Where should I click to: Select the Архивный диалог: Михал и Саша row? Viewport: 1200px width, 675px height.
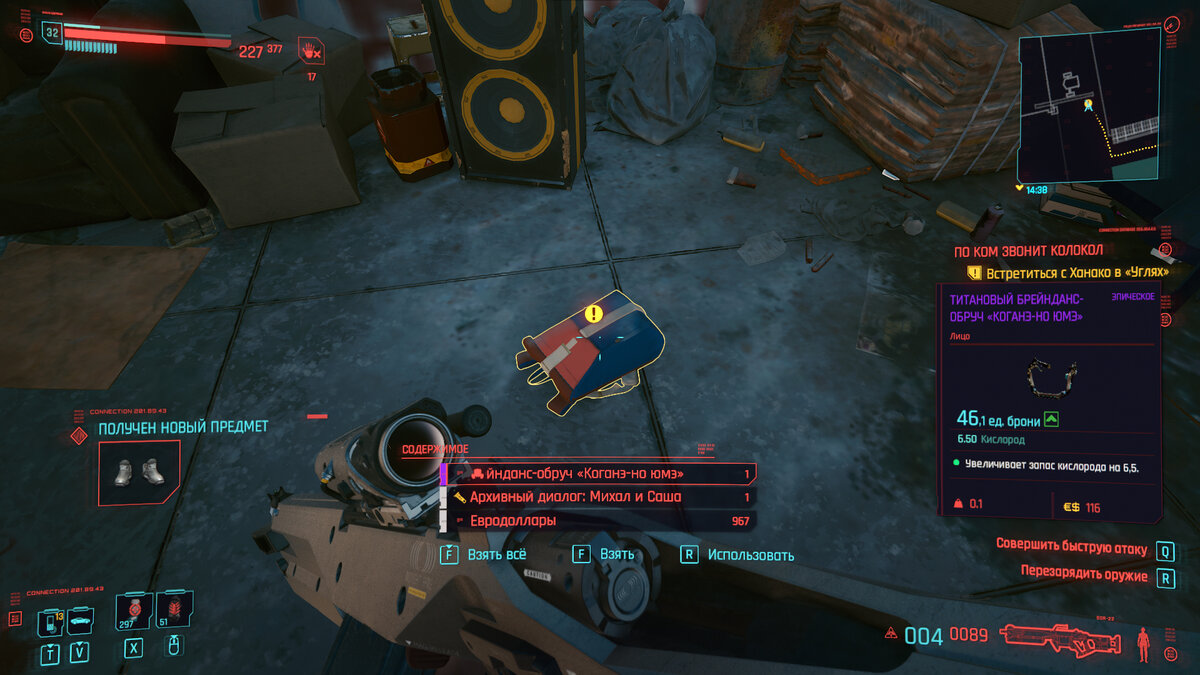tap(598, 497)
